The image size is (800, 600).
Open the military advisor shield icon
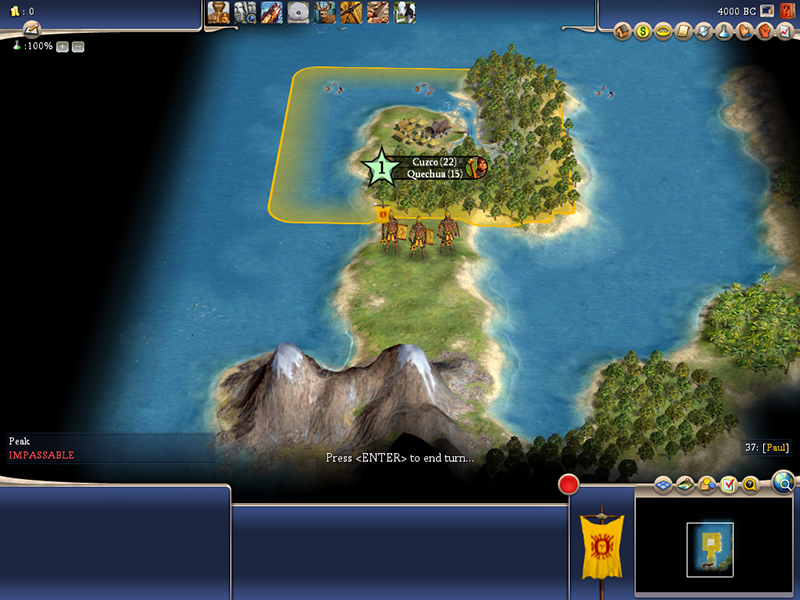[704, 32]
